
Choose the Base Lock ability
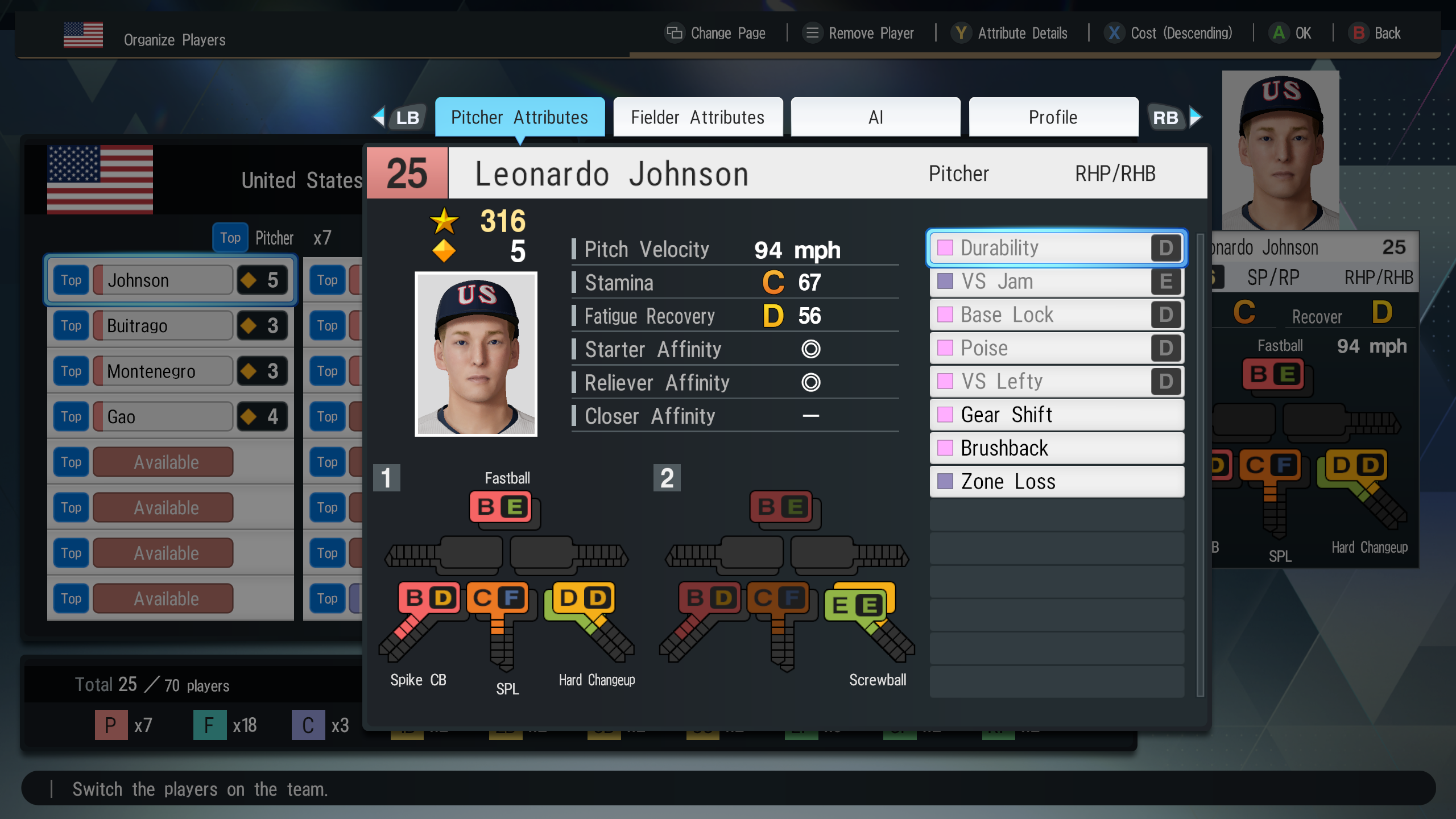coord(1056,315)
